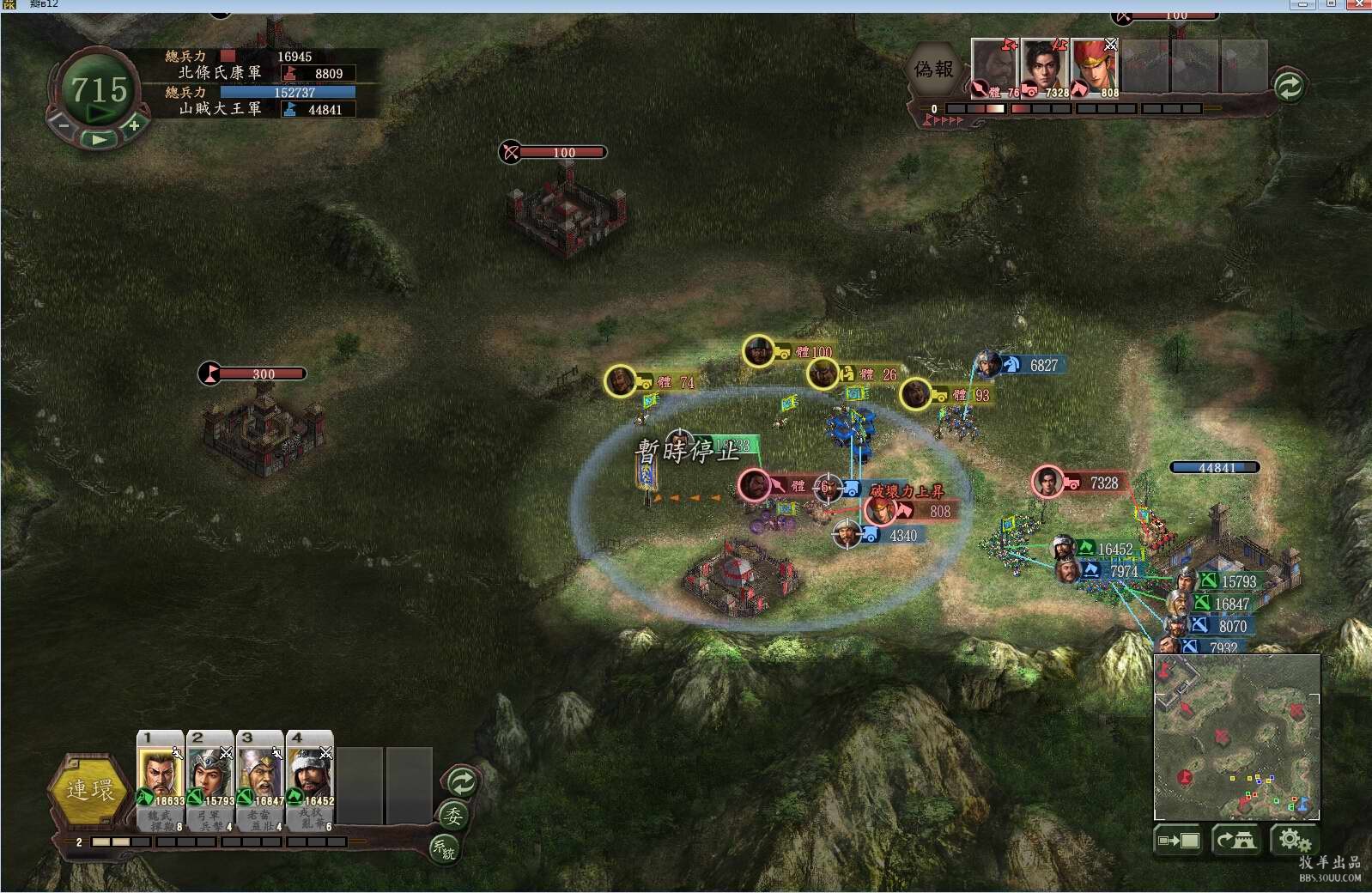Image resolution: width=1372 pixels, height=893 pixels.
Task: Pick officer card number 4 with 16452 troops
Action: pos(309,778)
